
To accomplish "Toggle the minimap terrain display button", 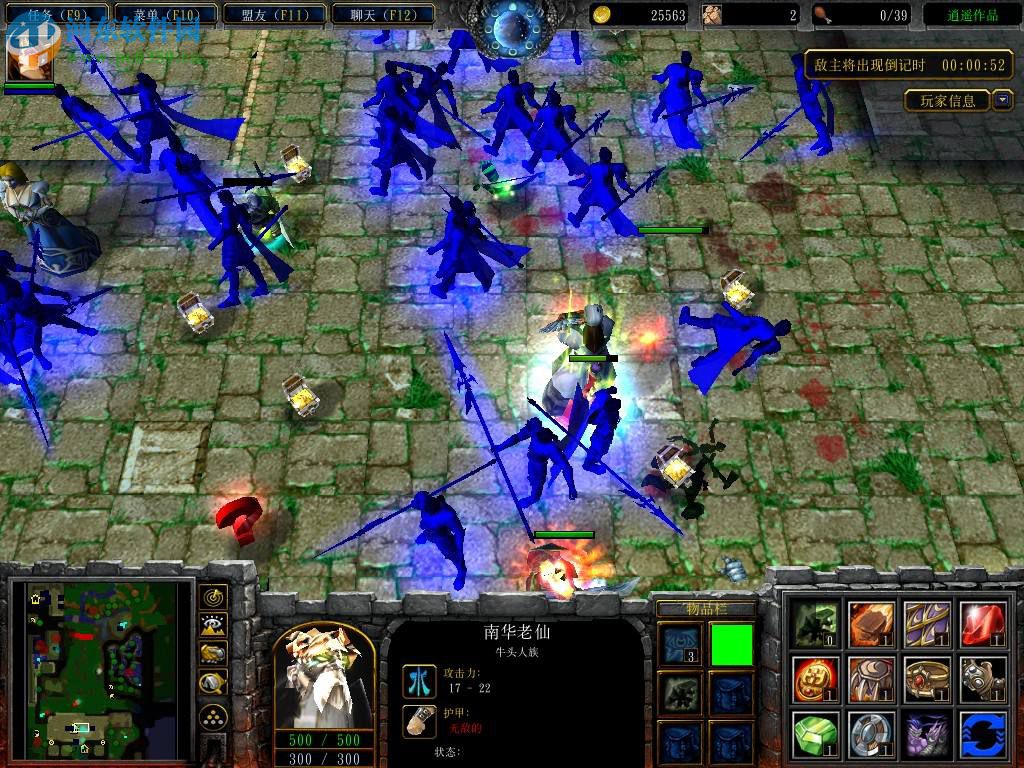I will coord(212,626).
